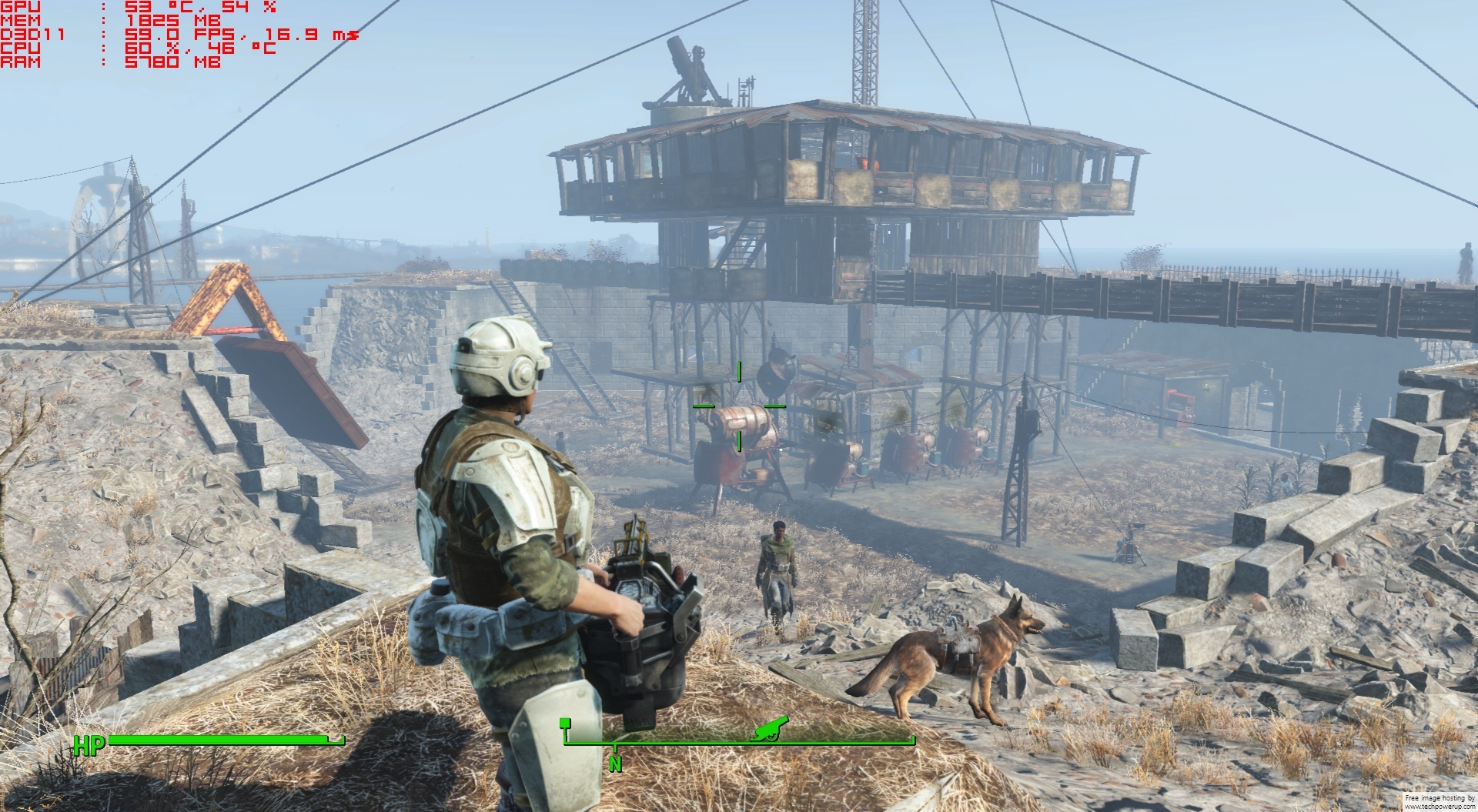Viewport: 1478px width, 812px height.
Task: Toggle the MEM line of the performance overlay
Action: pyautogui.click(x=139, y=21)
